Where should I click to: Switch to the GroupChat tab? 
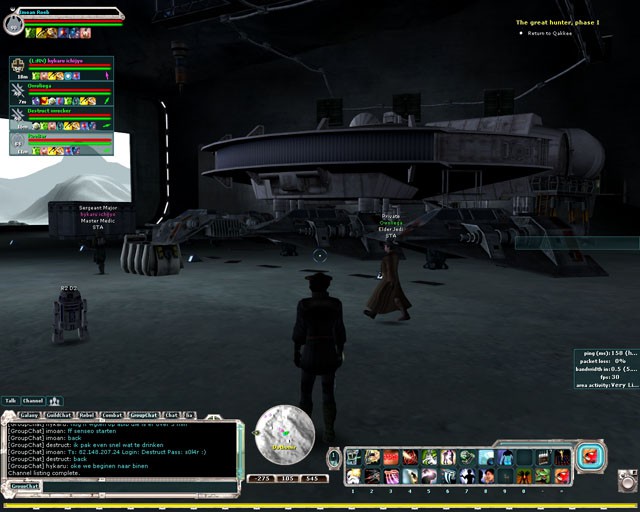(144, 414)
